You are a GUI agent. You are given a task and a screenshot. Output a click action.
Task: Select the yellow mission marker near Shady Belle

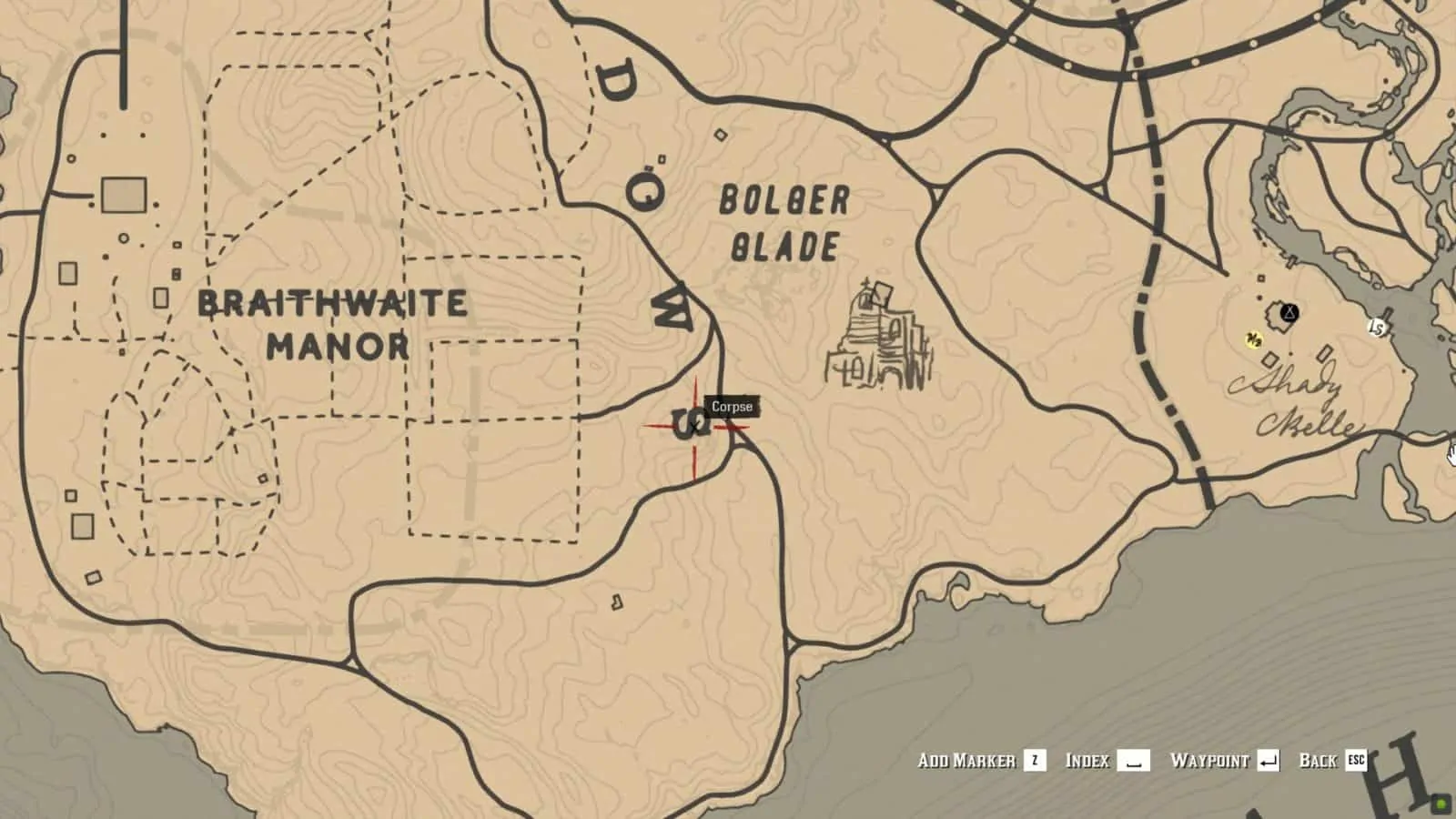[x=1254, y=339]
